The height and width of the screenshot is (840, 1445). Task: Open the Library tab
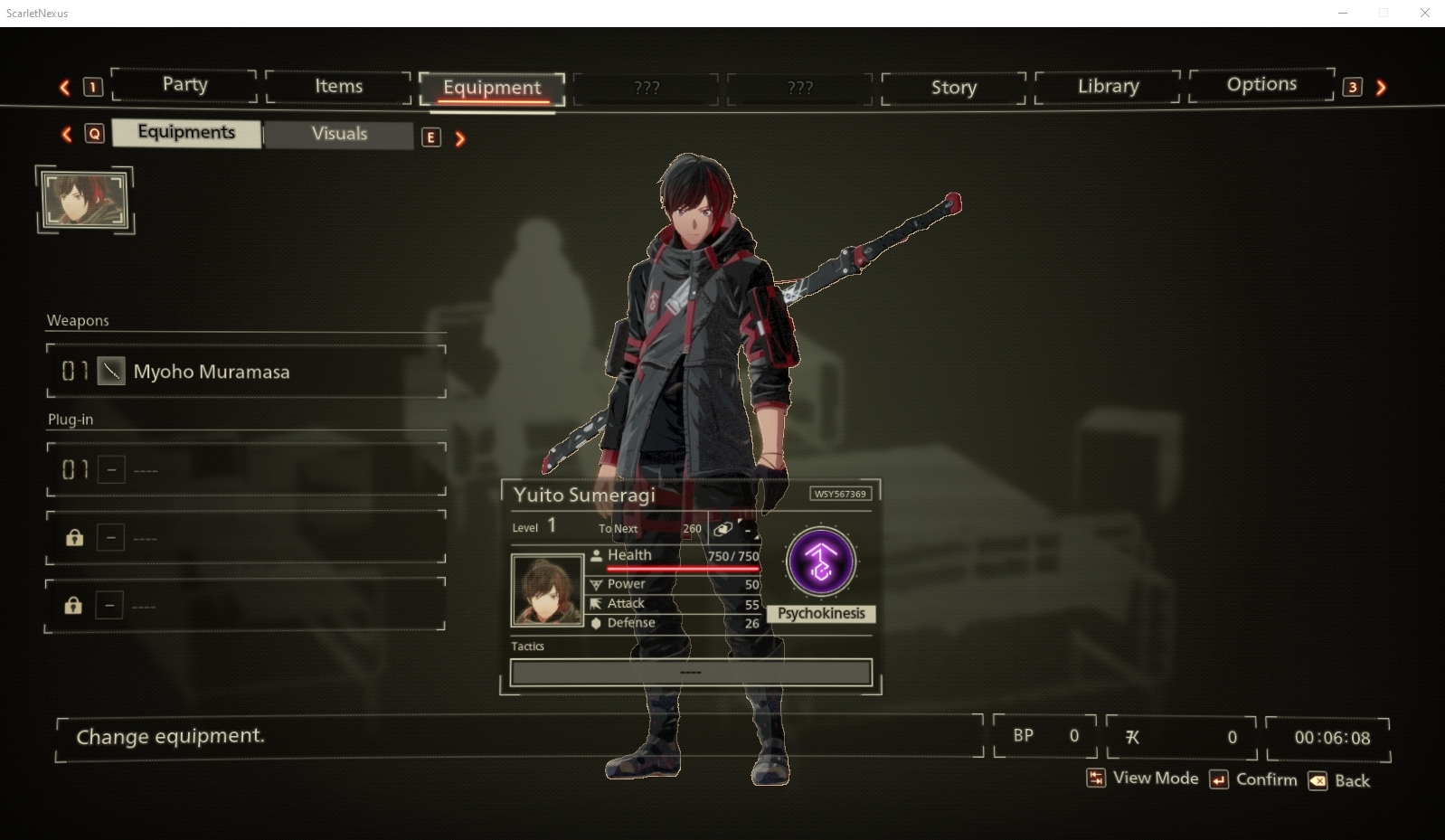(1108, 87)
